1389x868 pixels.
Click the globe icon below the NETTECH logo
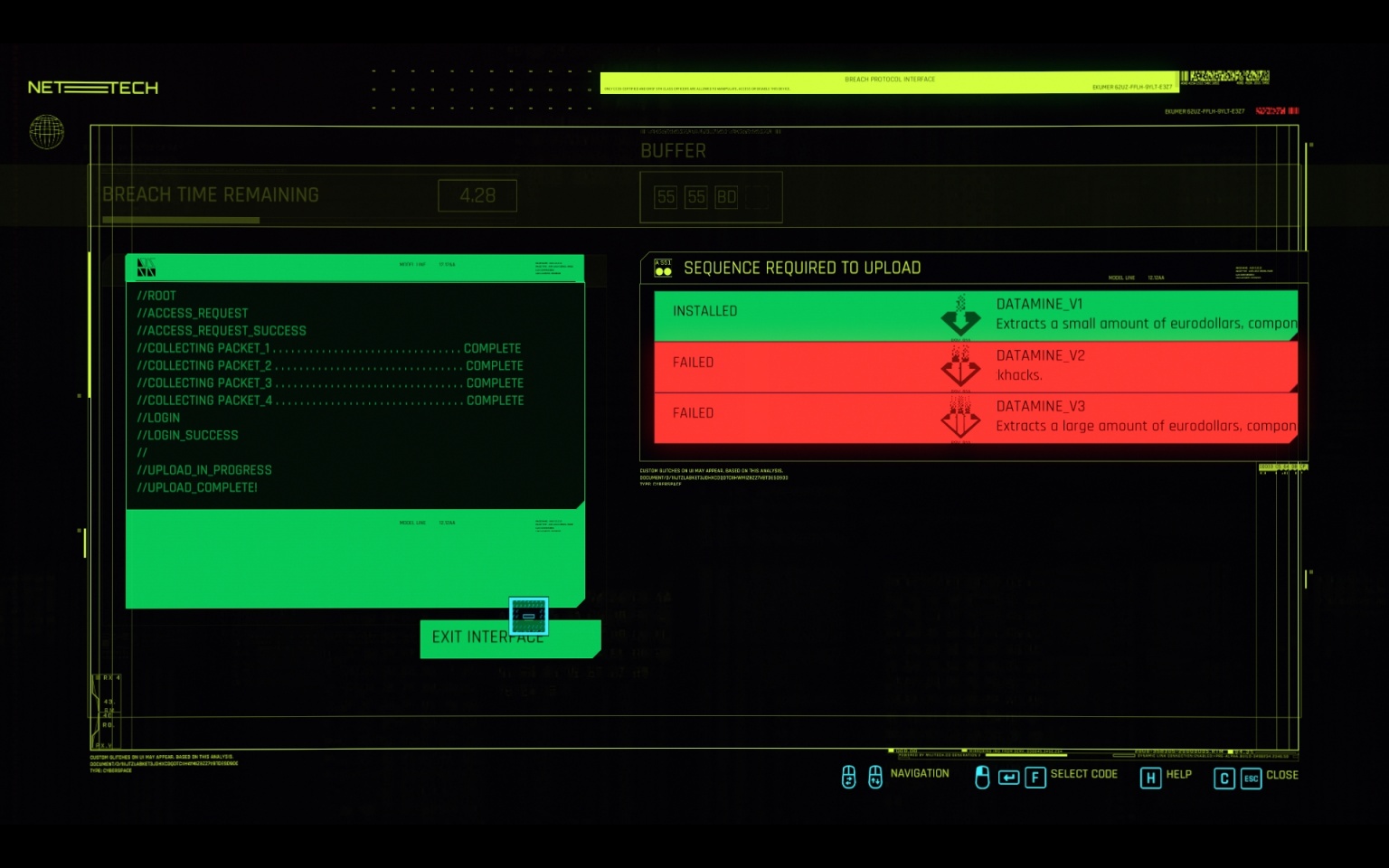(x=45, y=132)
